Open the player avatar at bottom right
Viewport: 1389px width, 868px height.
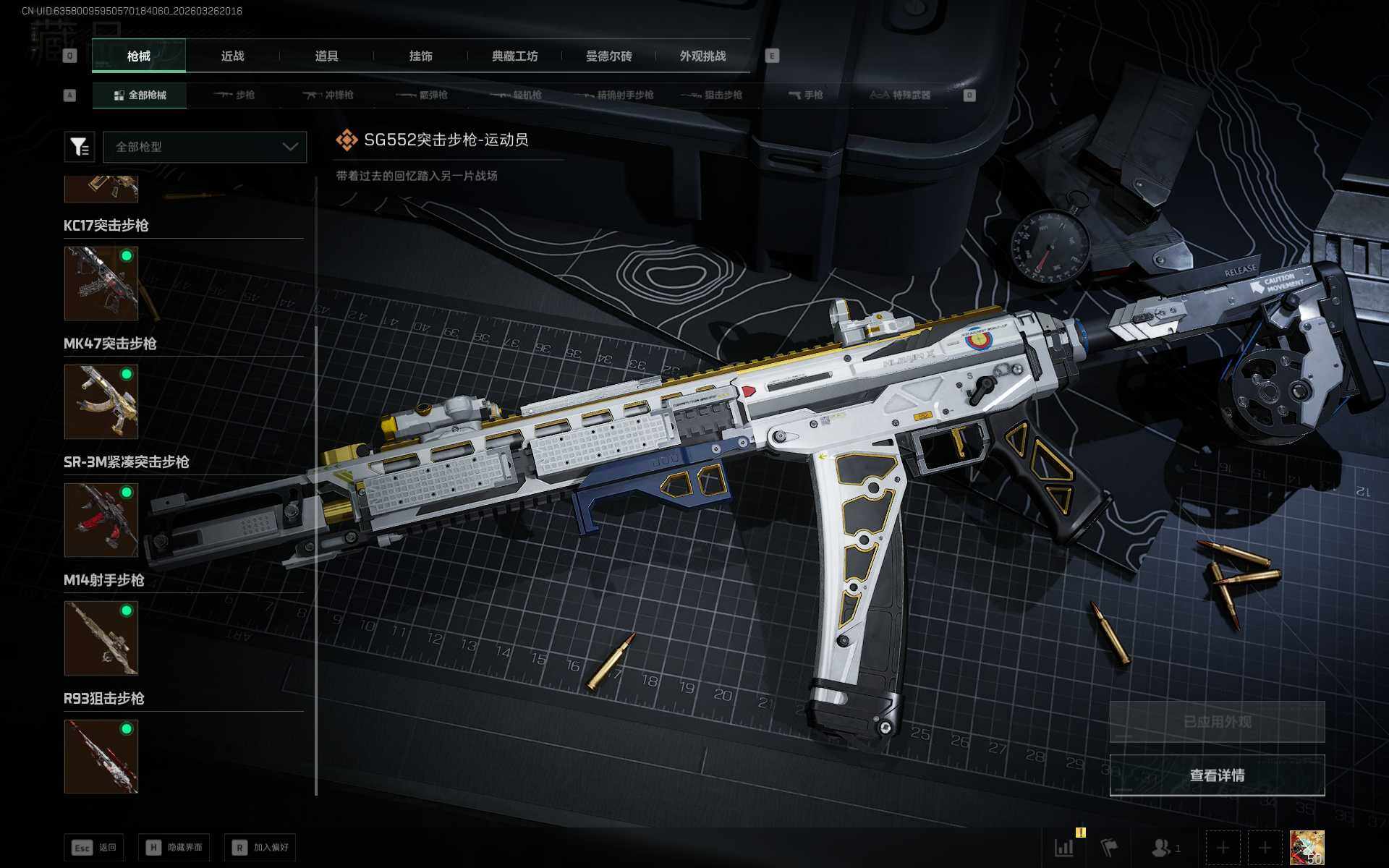(1307, 847)
